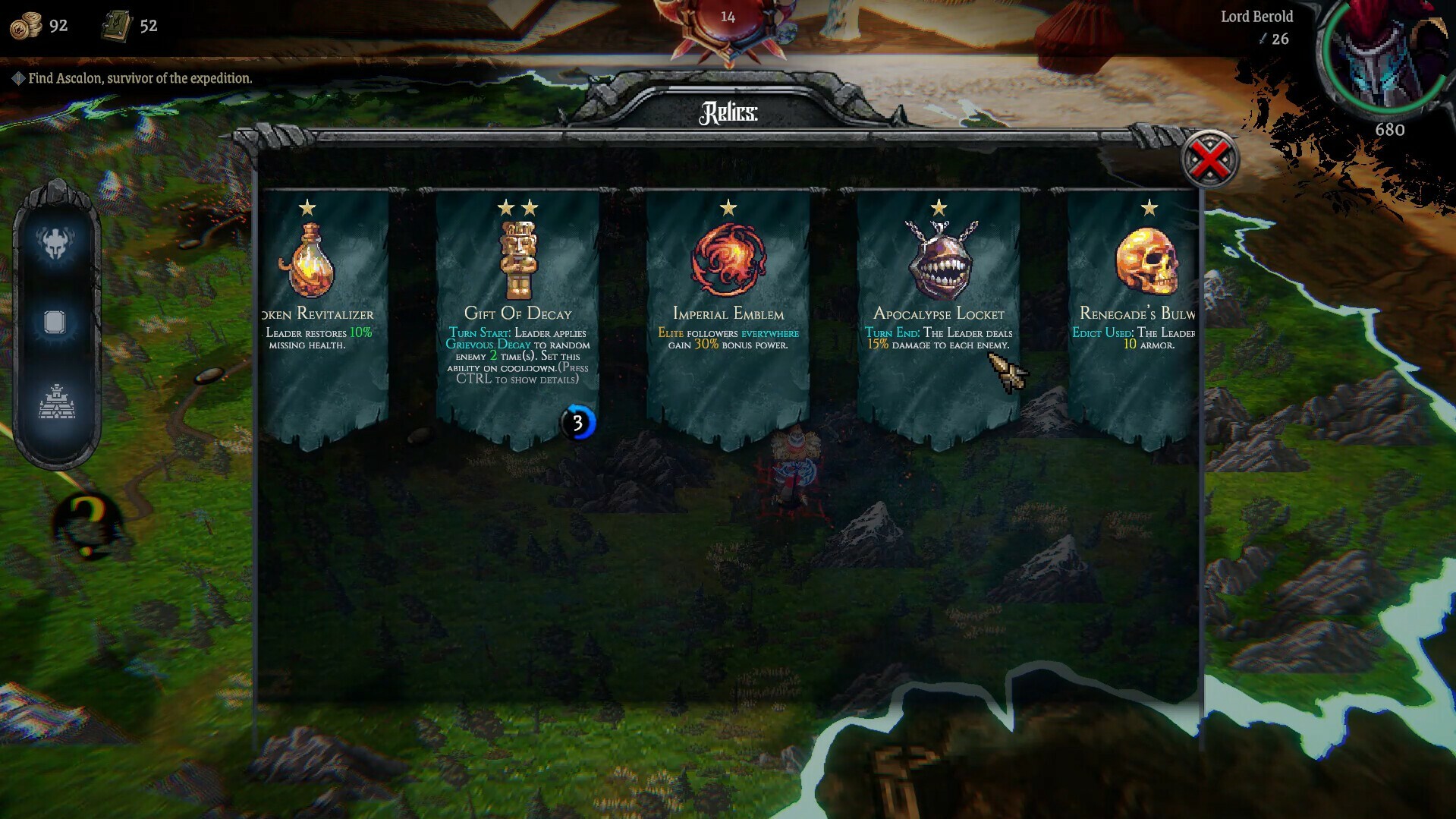
Task: Select the fiery orb icon on Imperial Emblem
Action: [x=728, y=258]
